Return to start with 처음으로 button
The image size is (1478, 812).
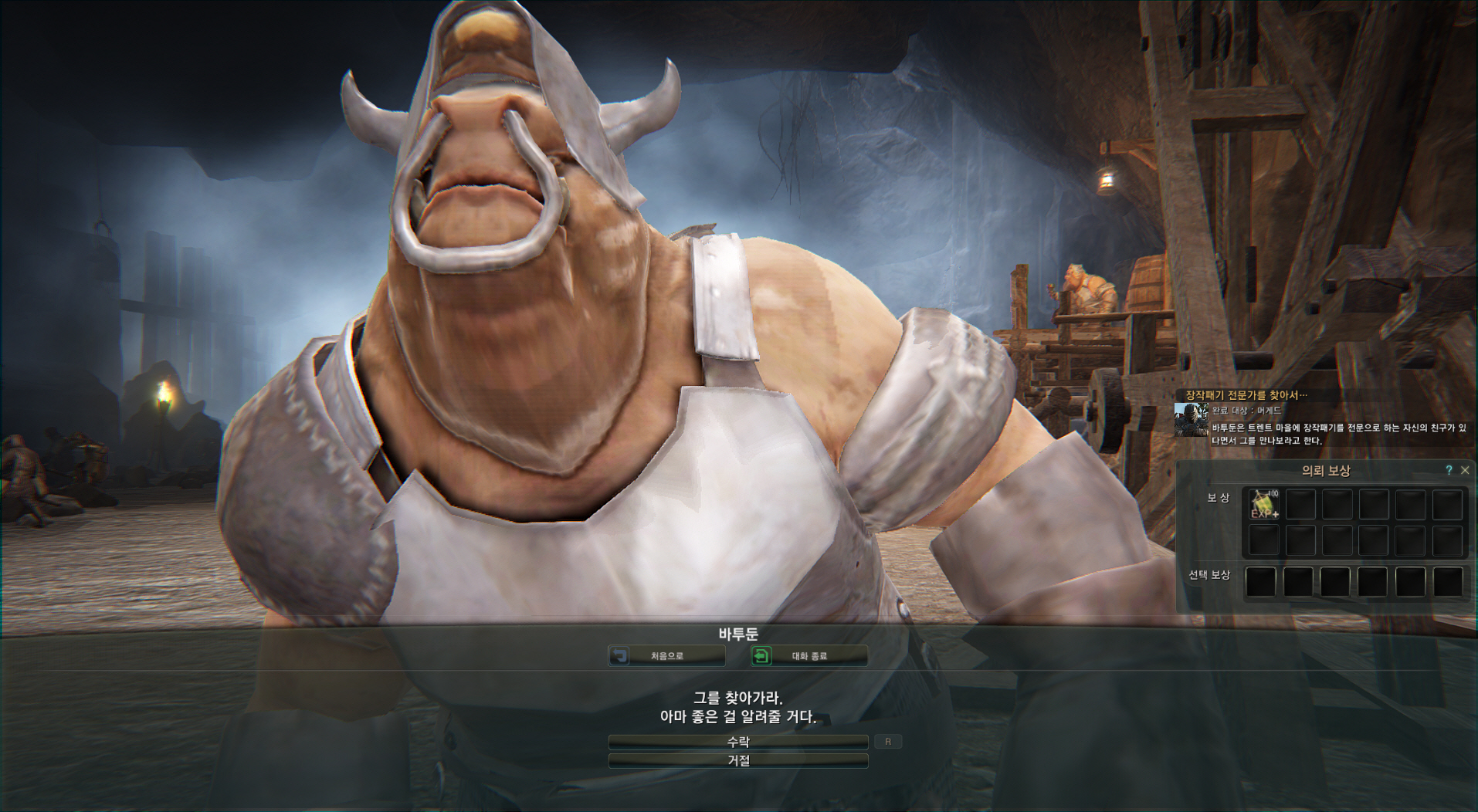click(666, 656)
